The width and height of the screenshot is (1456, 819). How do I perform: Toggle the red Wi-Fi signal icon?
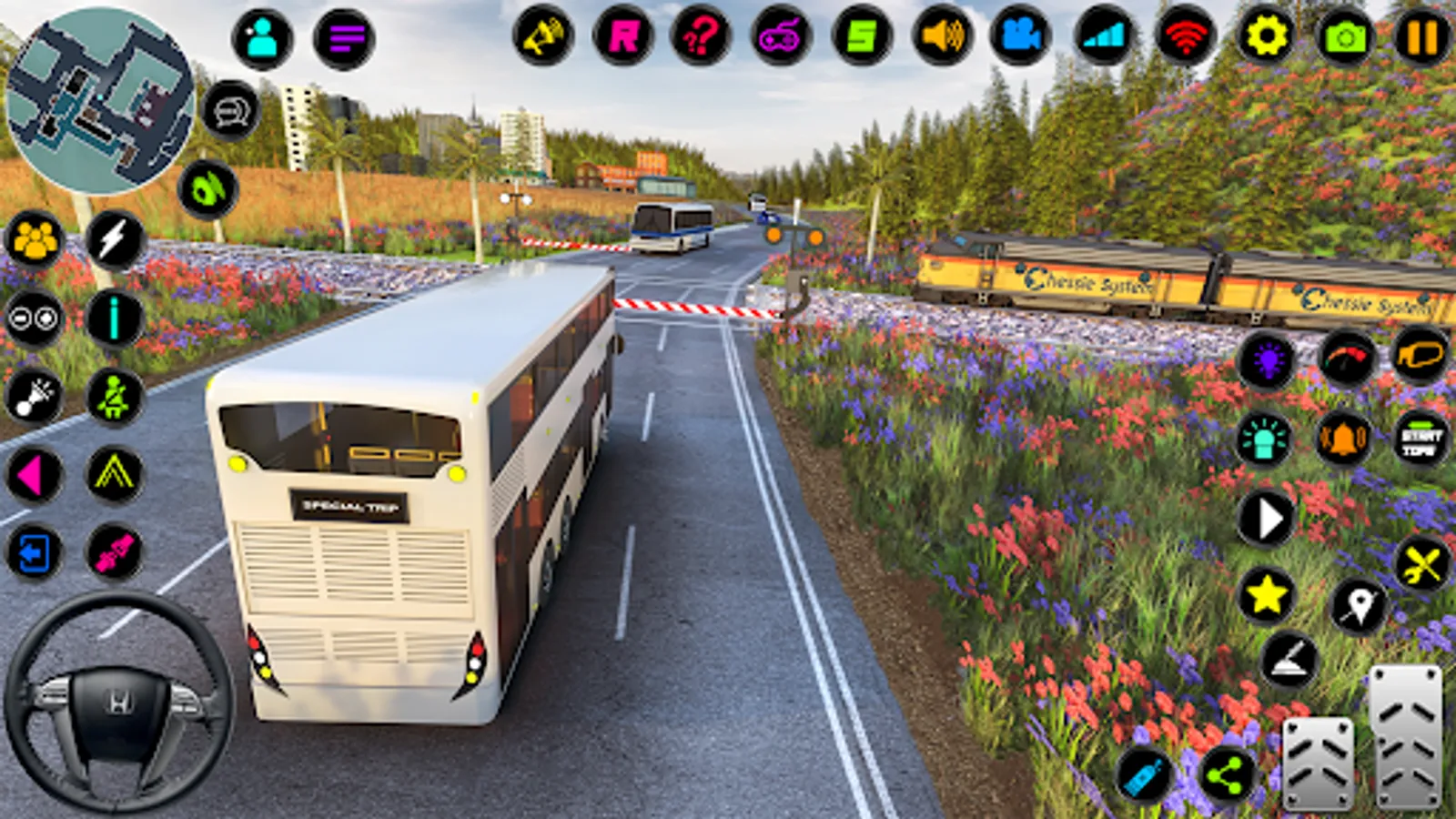tap(1185, 37)
